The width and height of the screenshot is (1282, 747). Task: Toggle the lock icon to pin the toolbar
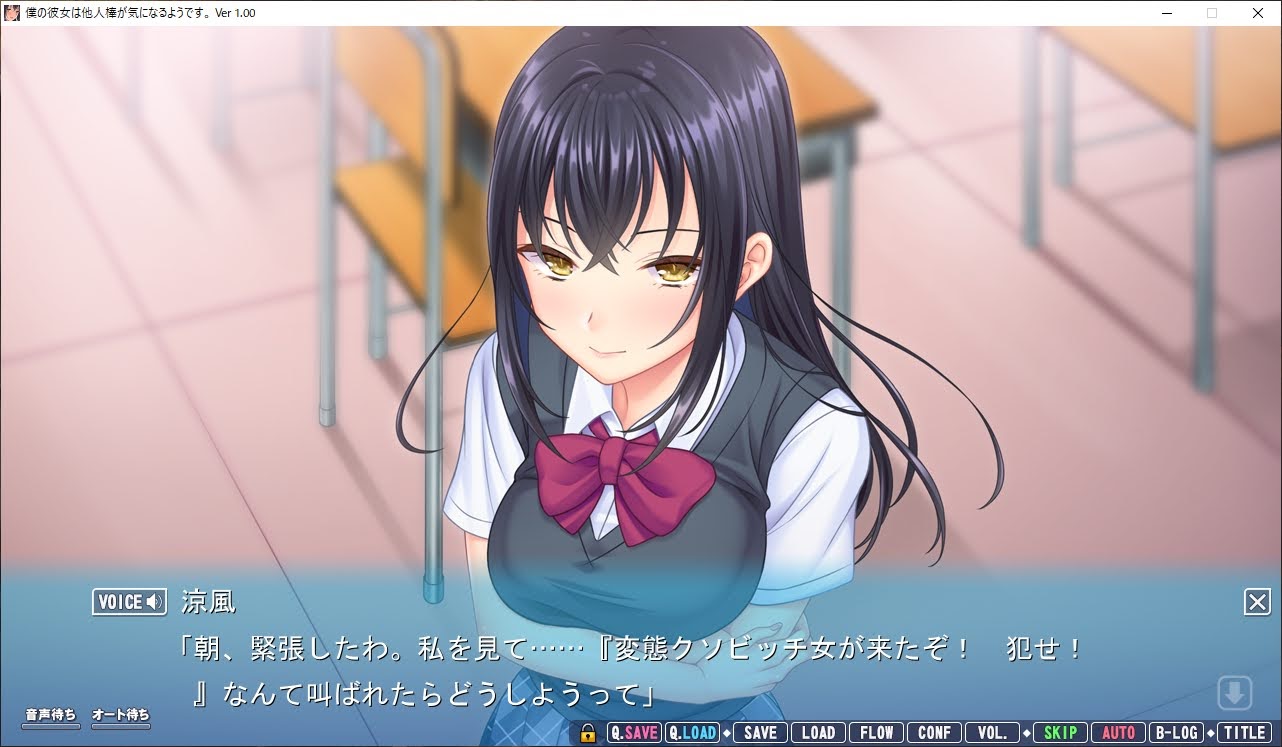(x=589, y=732)
